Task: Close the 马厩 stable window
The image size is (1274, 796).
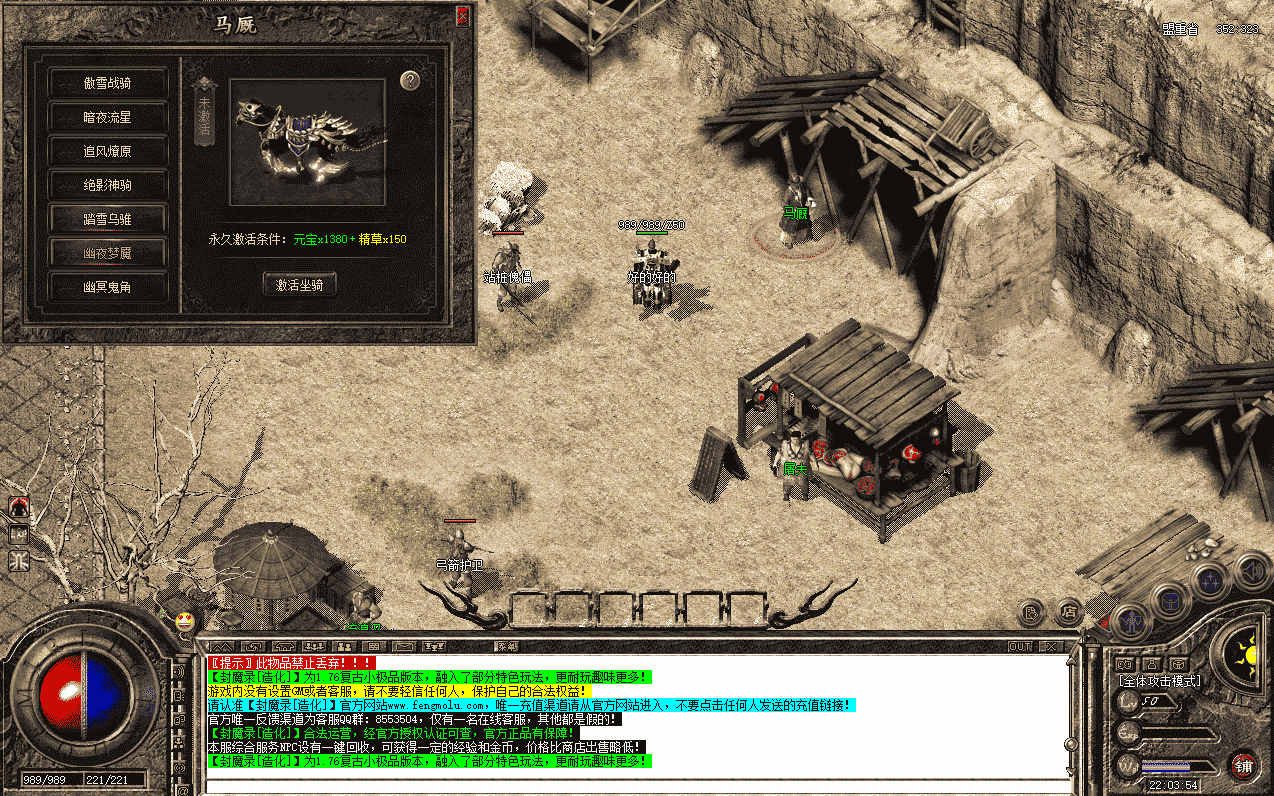Action: pyautogui.click(x=462, y=16)
